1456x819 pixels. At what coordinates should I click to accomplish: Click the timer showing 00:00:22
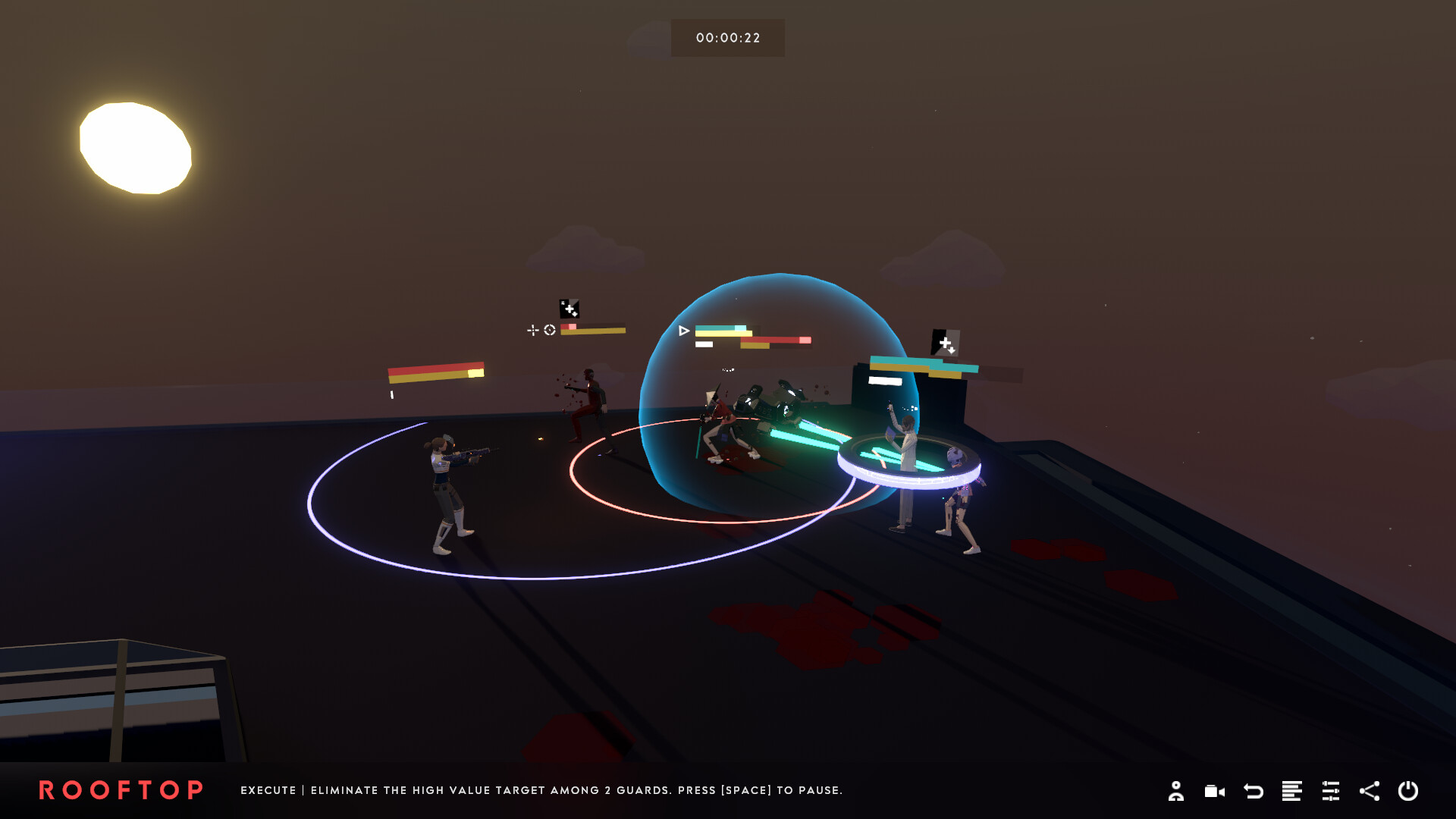click(x=727, y=36)
